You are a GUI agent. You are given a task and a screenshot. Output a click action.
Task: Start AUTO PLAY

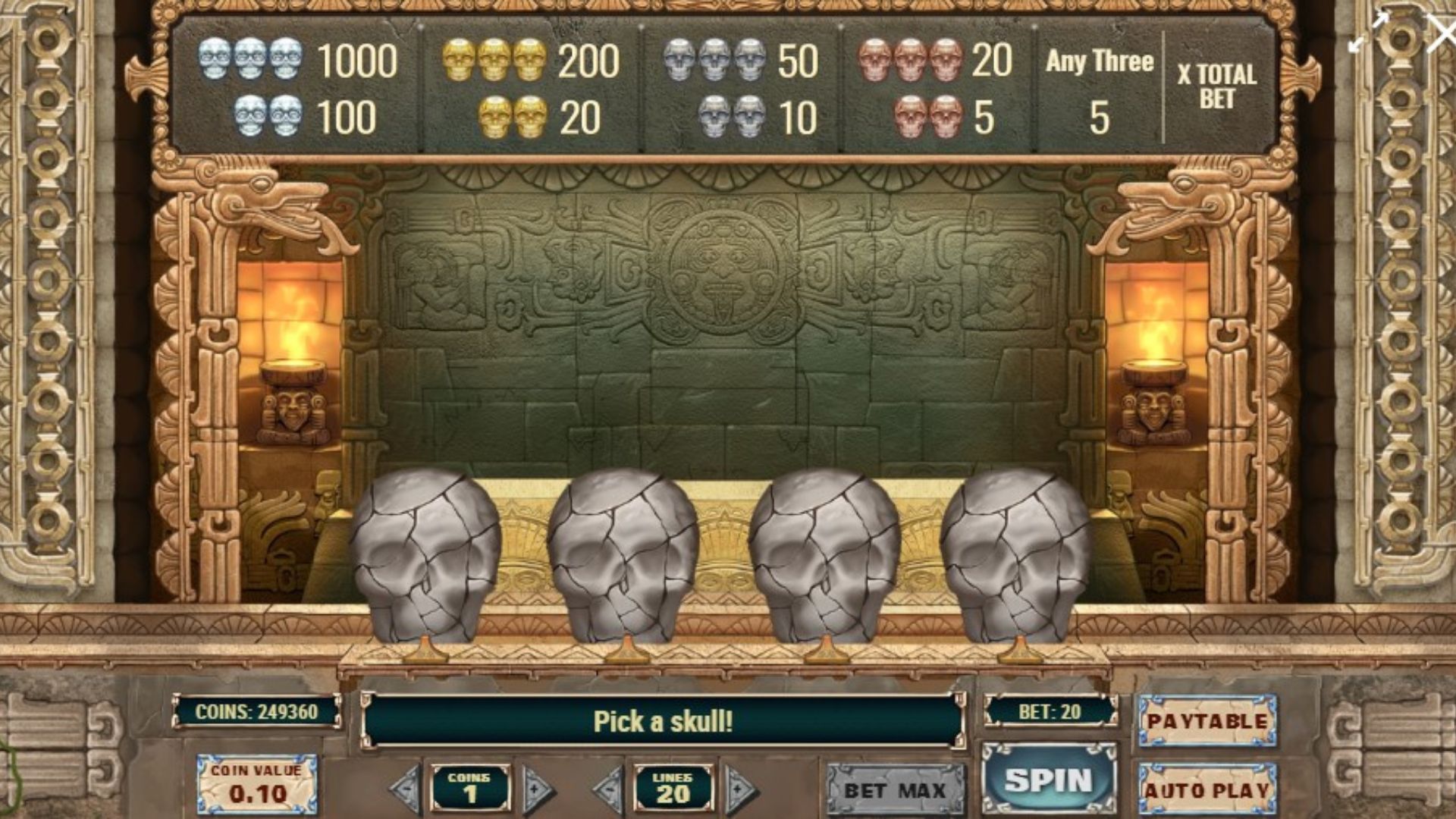1207,789
